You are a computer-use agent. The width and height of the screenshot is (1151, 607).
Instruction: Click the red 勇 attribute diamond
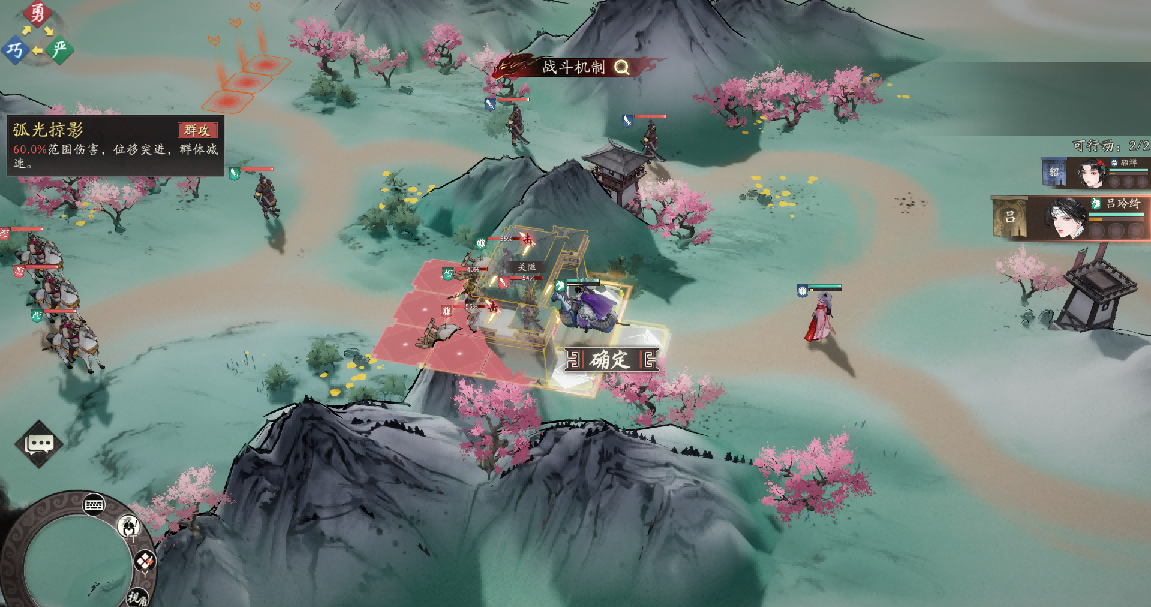(x=38, y=14)
